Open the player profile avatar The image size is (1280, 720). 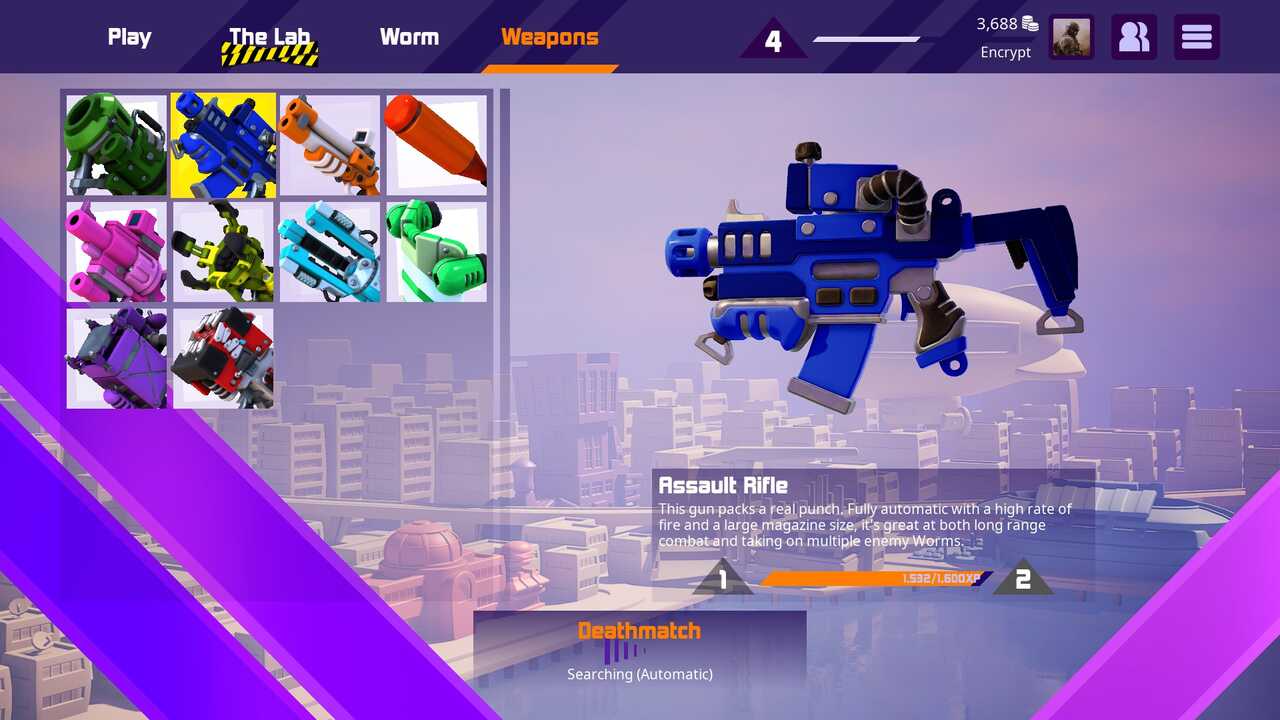[1071, 37]
